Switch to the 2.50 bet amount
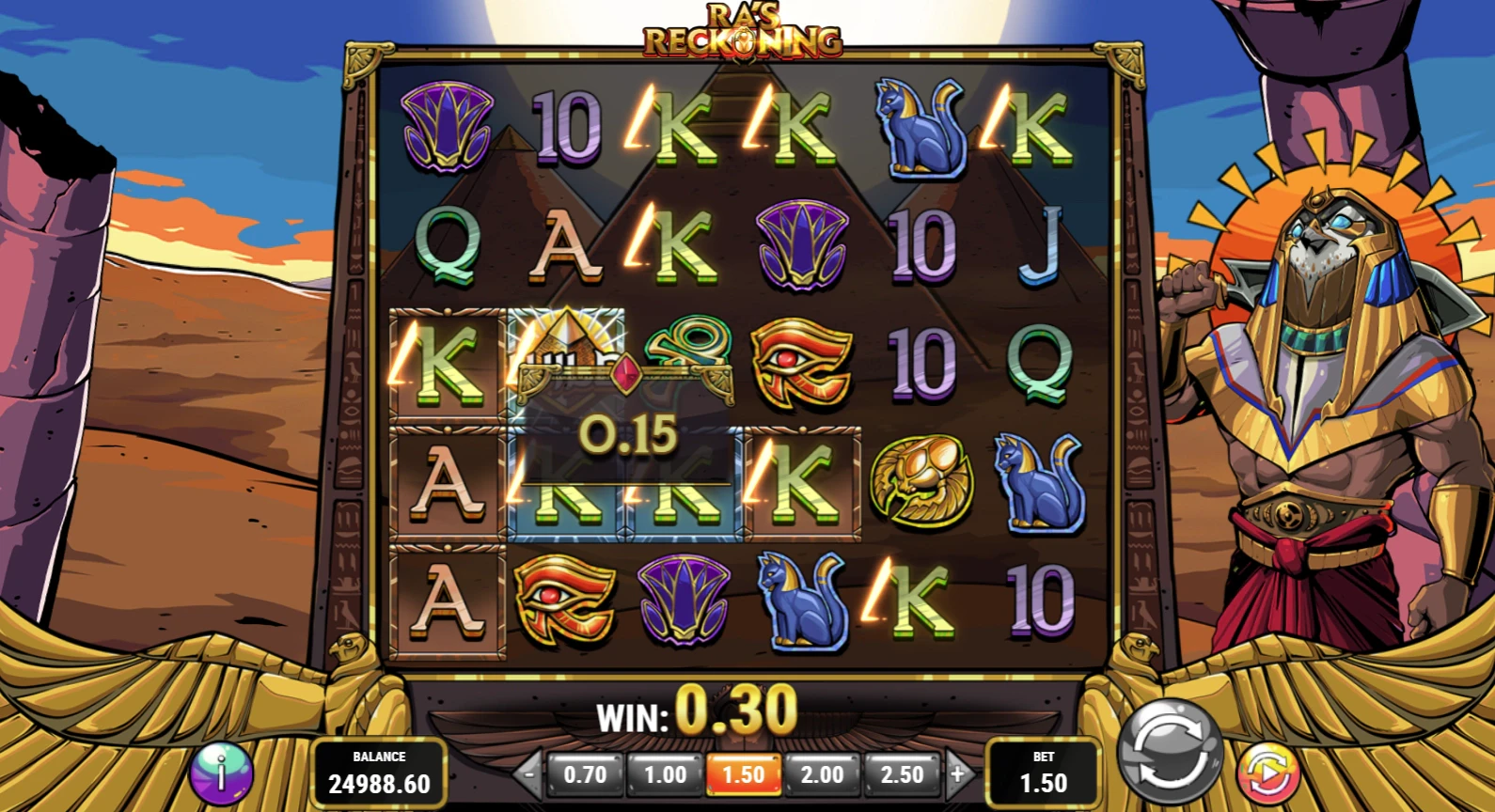The width and height of the screenshot is (1495, 812). tap(901, 774)
